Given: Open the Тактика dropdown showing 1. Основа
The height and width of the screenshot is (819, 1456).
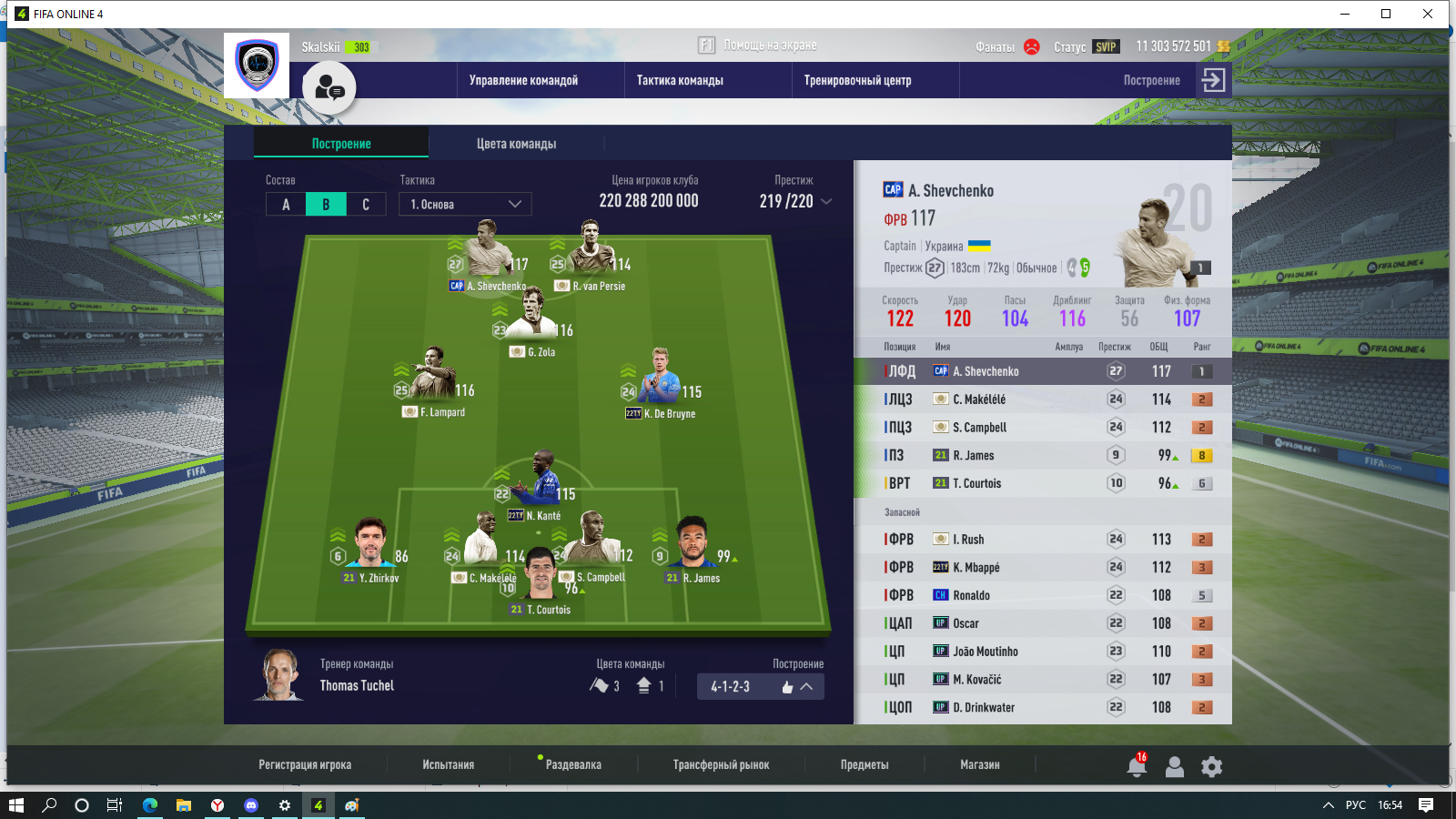Looking at the screenshot, I should click(465, 205).
